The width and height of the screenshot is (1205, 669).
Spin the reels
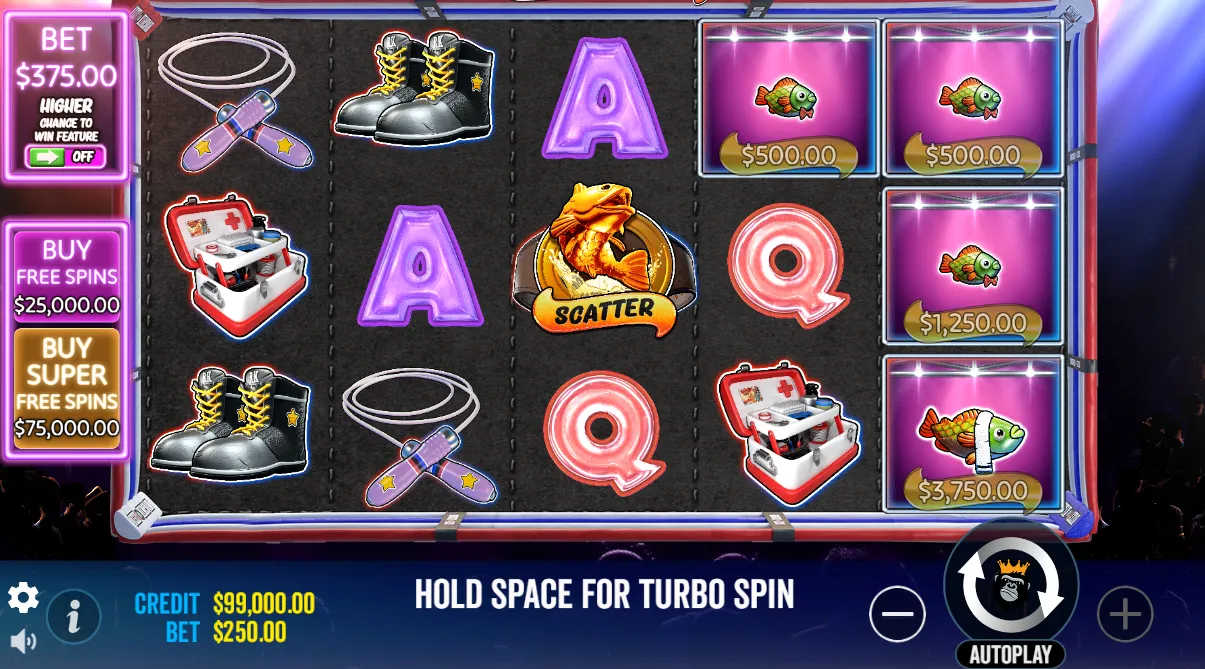pyautogui.click(x=1011, y=586)
